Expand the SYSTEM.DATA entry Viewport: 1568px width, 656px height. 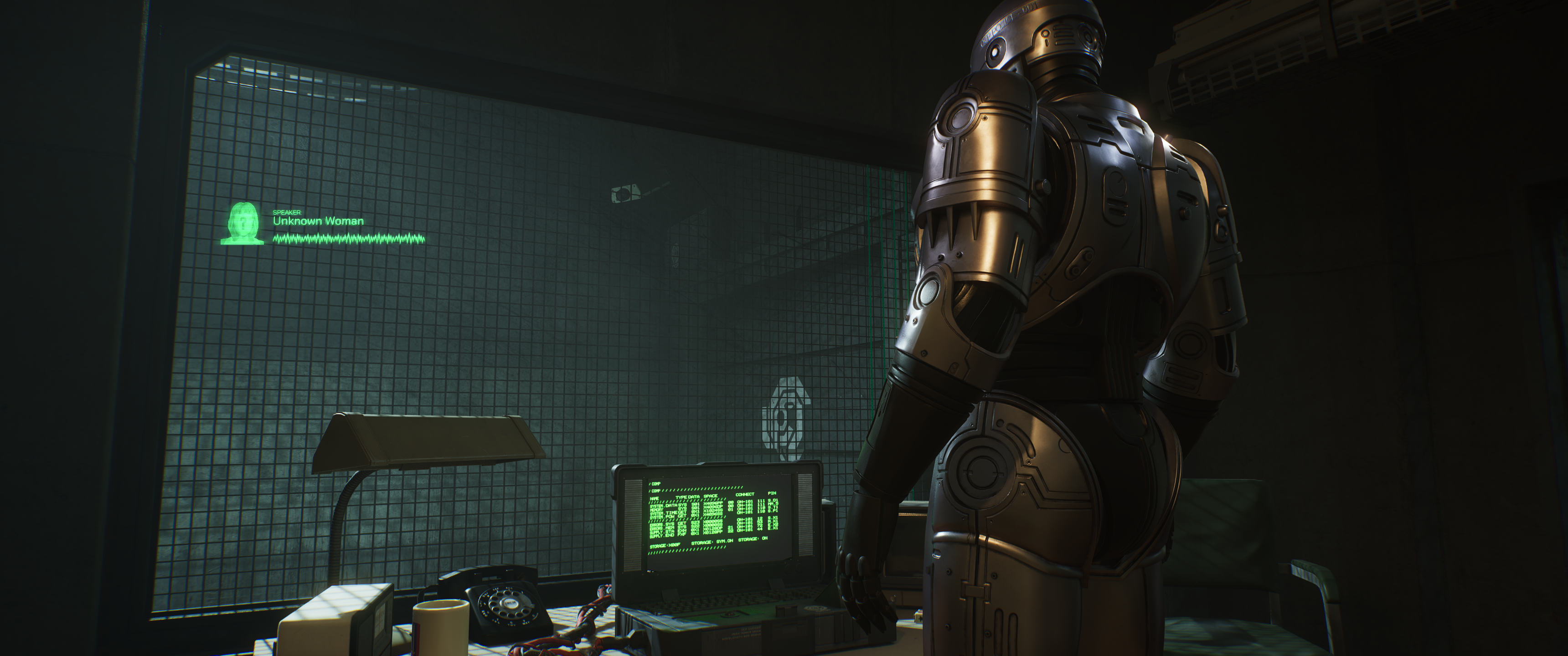[x=664, y=505]
